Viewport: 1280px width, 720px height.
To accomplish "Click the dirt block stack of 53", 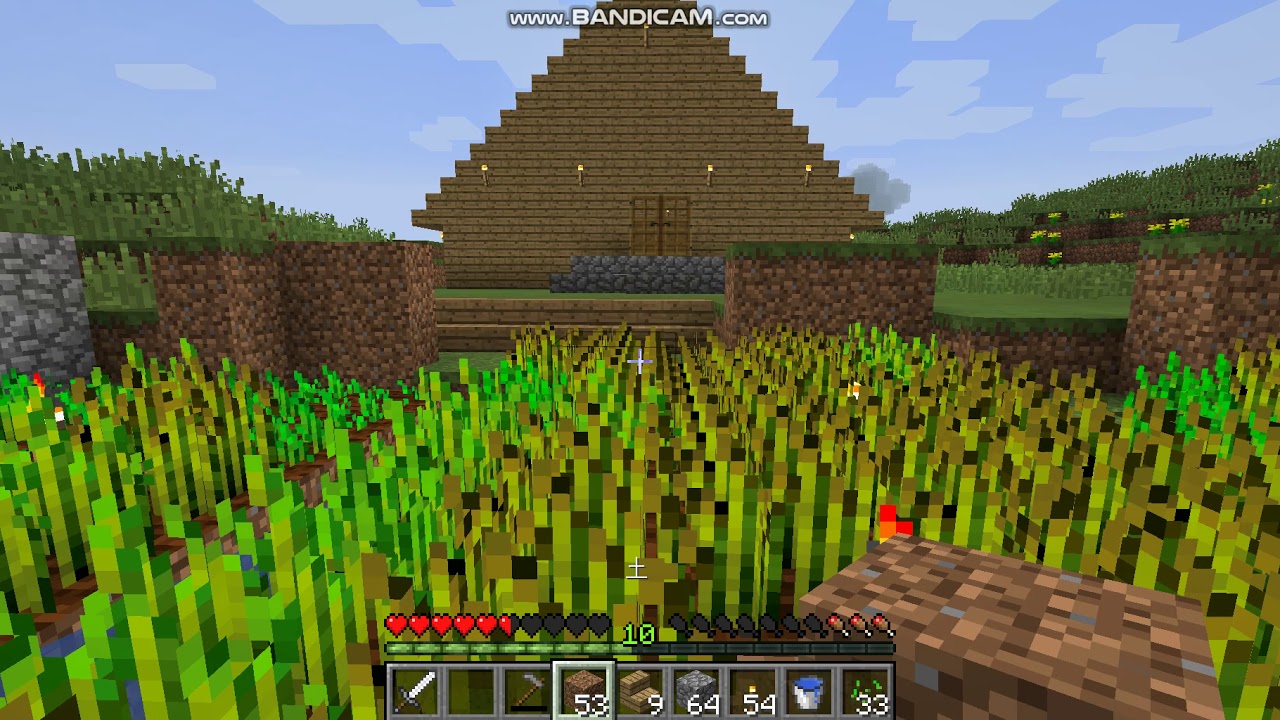I will [x=584, y=689].
